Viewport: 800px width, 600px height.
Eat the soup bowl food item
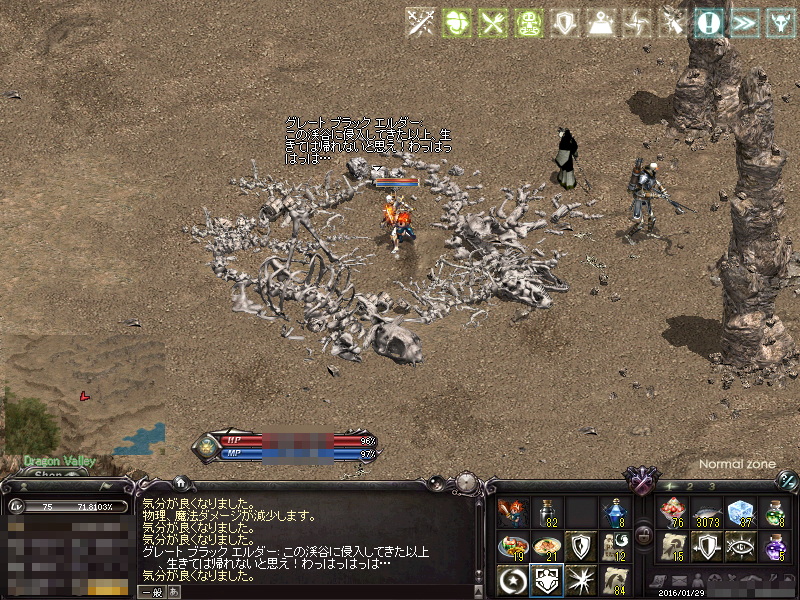pos(546,547)
